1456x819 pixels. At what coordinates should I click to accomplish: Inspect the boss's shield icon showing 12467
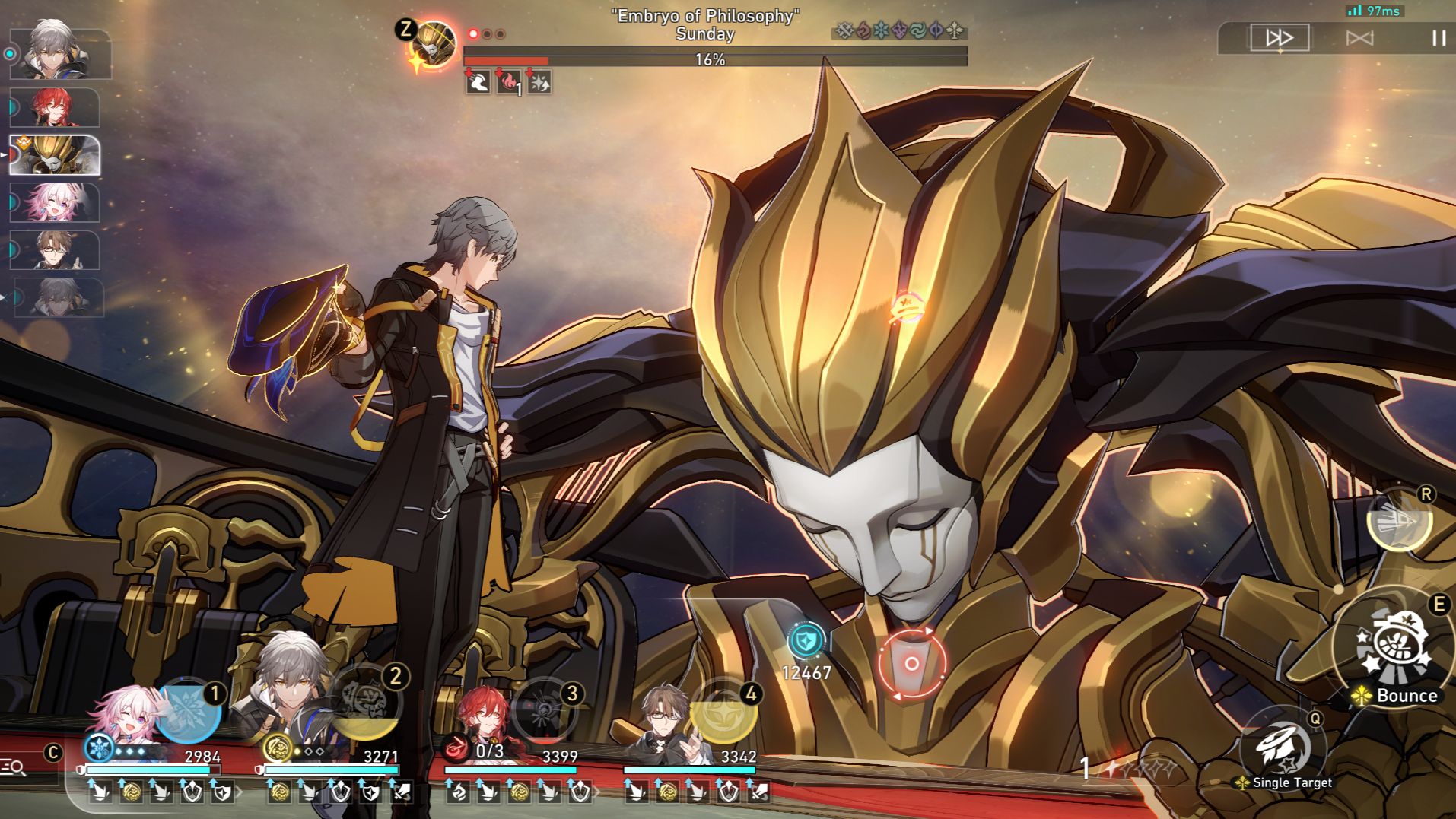pos(806,640)
